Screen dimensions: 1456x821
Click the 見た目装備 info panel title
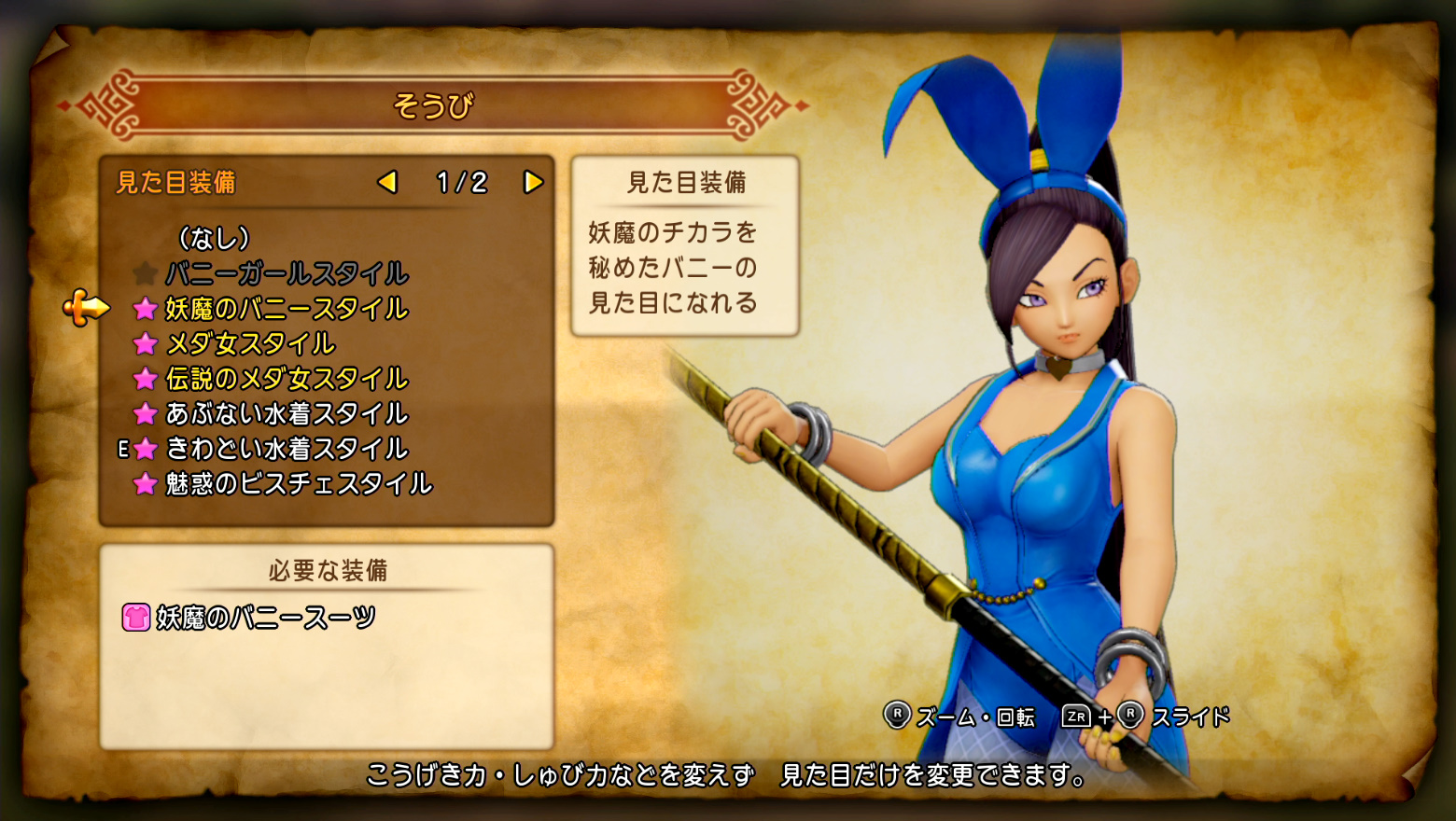pyautogui.click(x=687, y=183)
